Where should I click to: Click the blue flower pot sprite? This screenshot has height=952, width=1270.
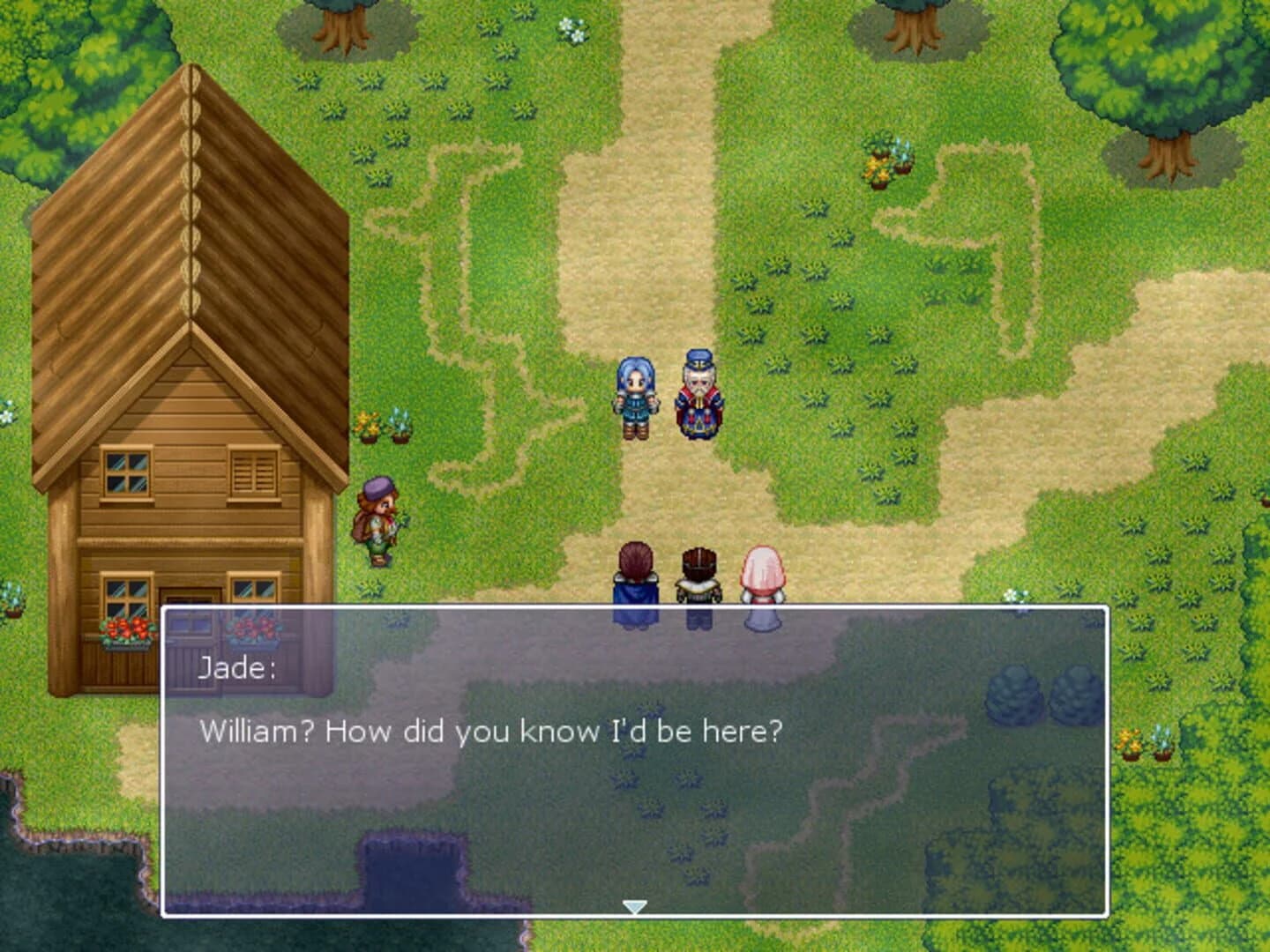901,157
